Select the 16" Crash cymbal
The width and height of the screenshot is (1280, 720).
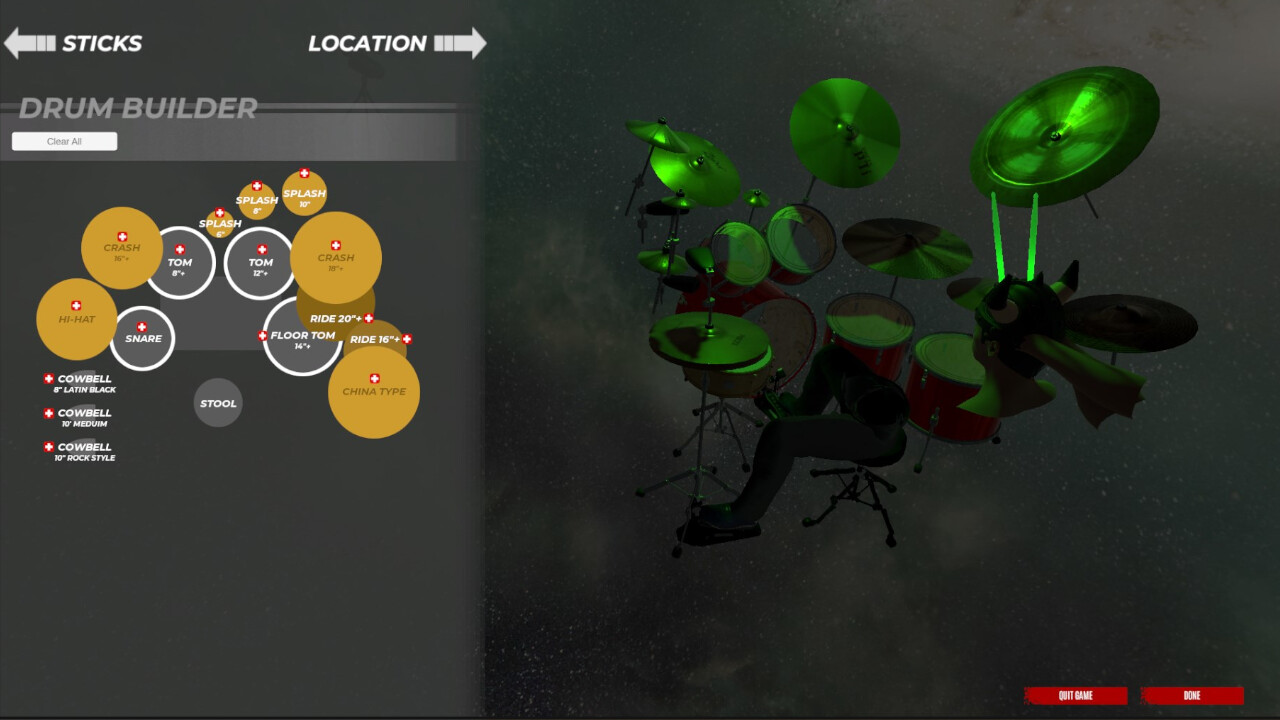click(x=121, y=247)
